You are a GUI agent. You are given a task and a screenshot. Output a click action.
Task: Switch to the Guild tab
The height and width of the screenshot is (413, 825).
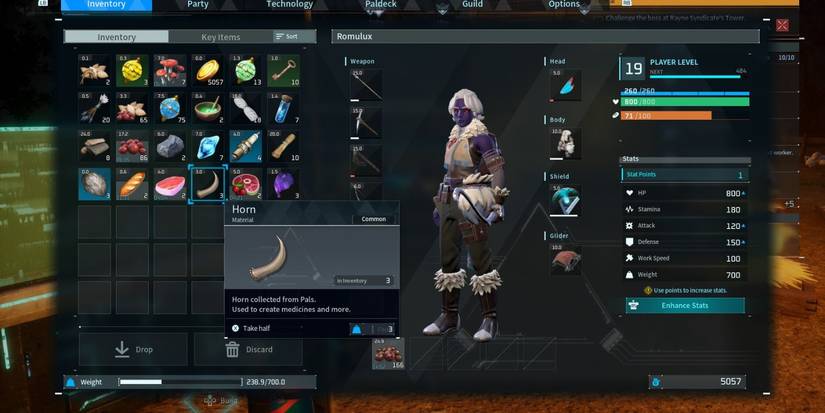tap(472, 4)
